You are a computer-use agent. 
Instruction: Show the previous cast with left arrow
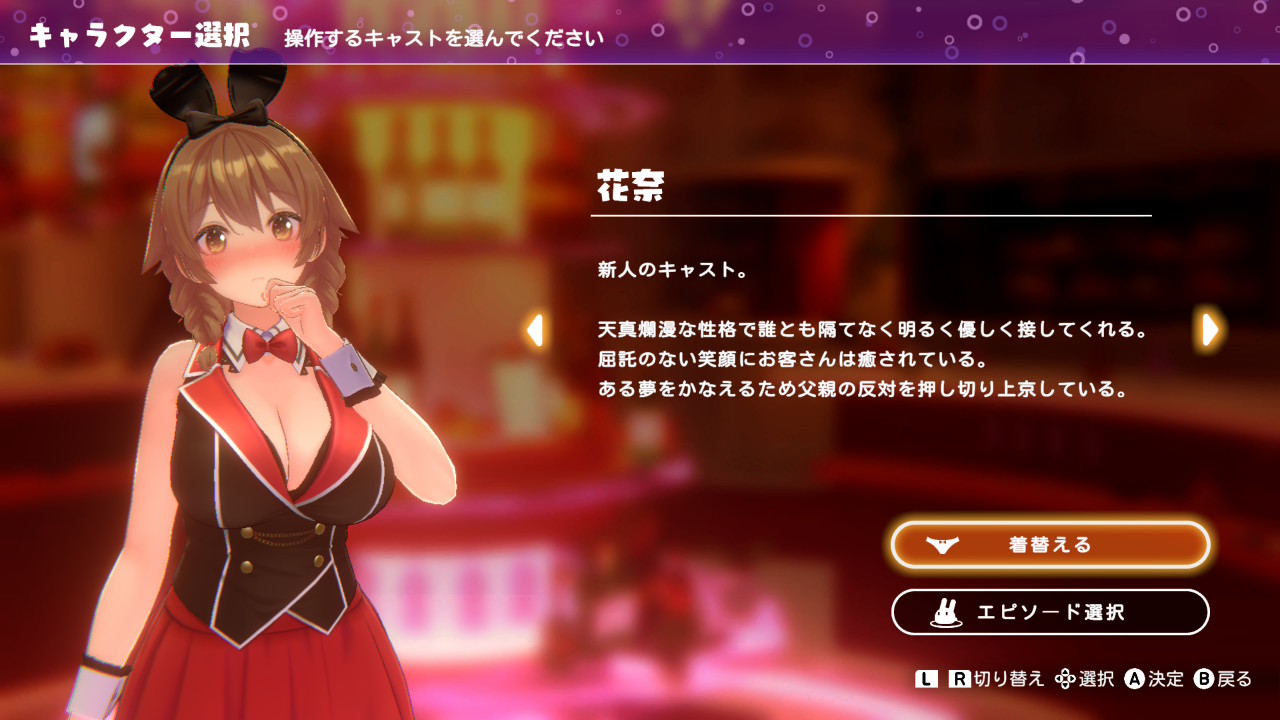point(535,330)
